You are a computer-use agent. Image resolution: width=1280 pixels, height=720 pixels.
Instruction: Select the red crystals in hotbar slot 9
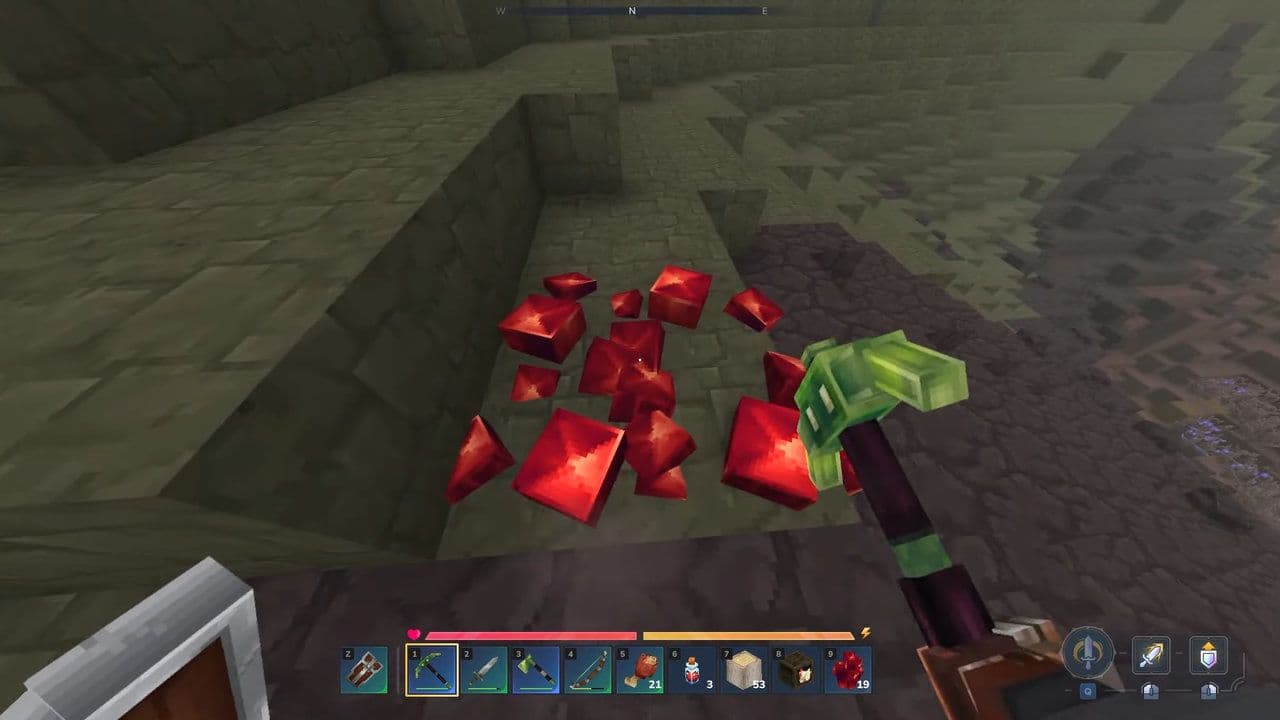point(845,668)
